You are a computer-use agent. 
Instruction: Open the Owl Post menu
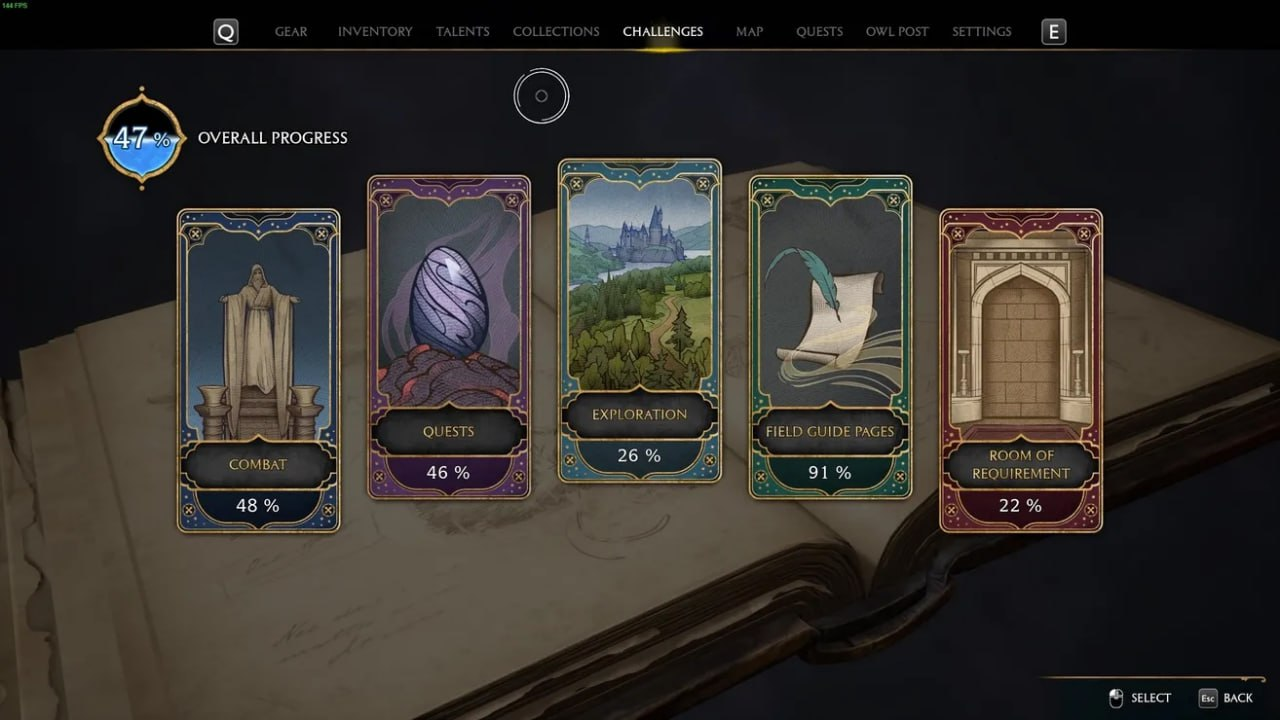click(897, 31)
